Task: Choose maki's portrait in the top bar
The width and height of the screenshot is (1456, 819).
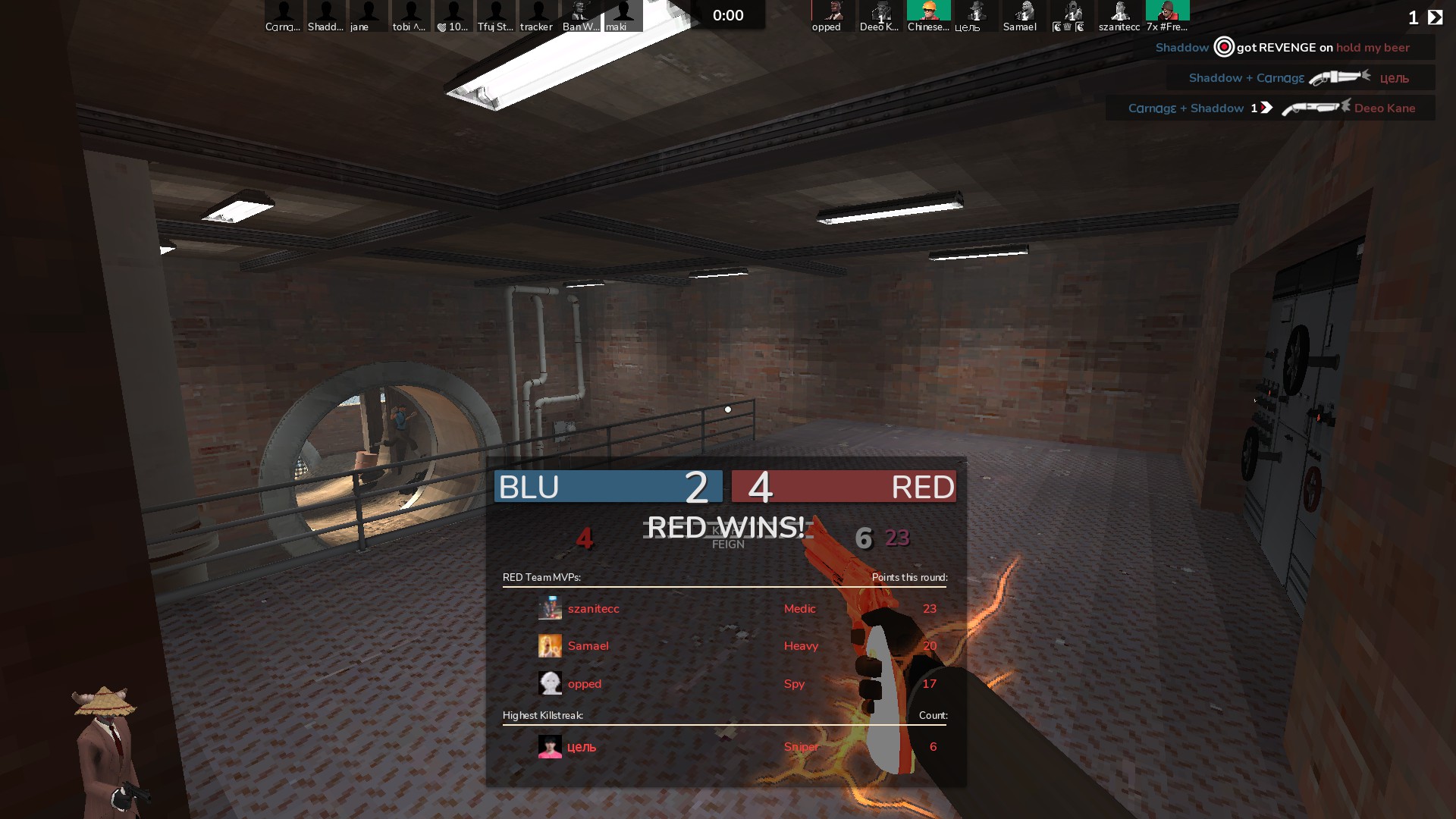Action: (623, 15)
